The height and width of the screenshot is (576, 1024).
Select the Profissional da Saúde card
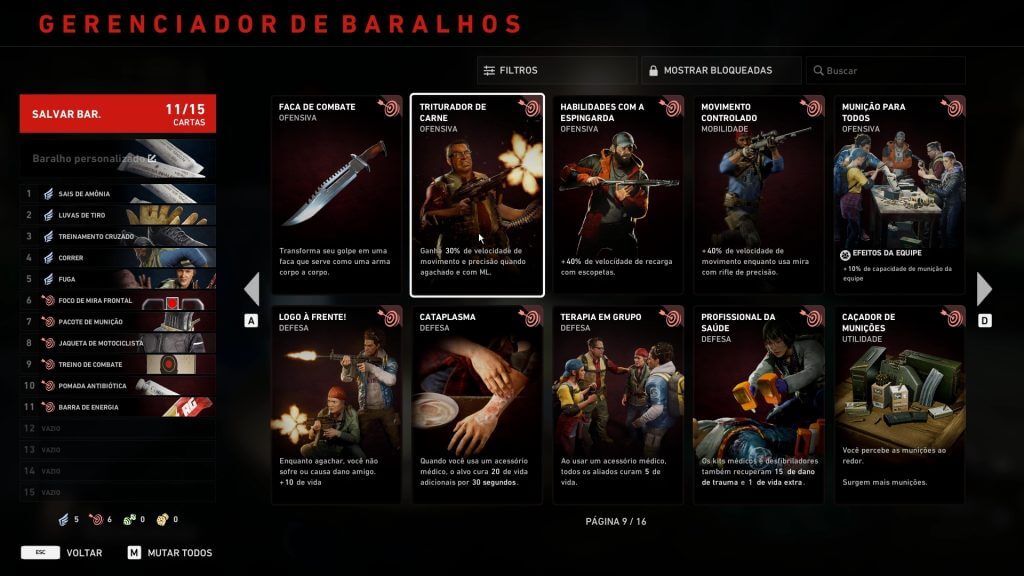(759, 405)
